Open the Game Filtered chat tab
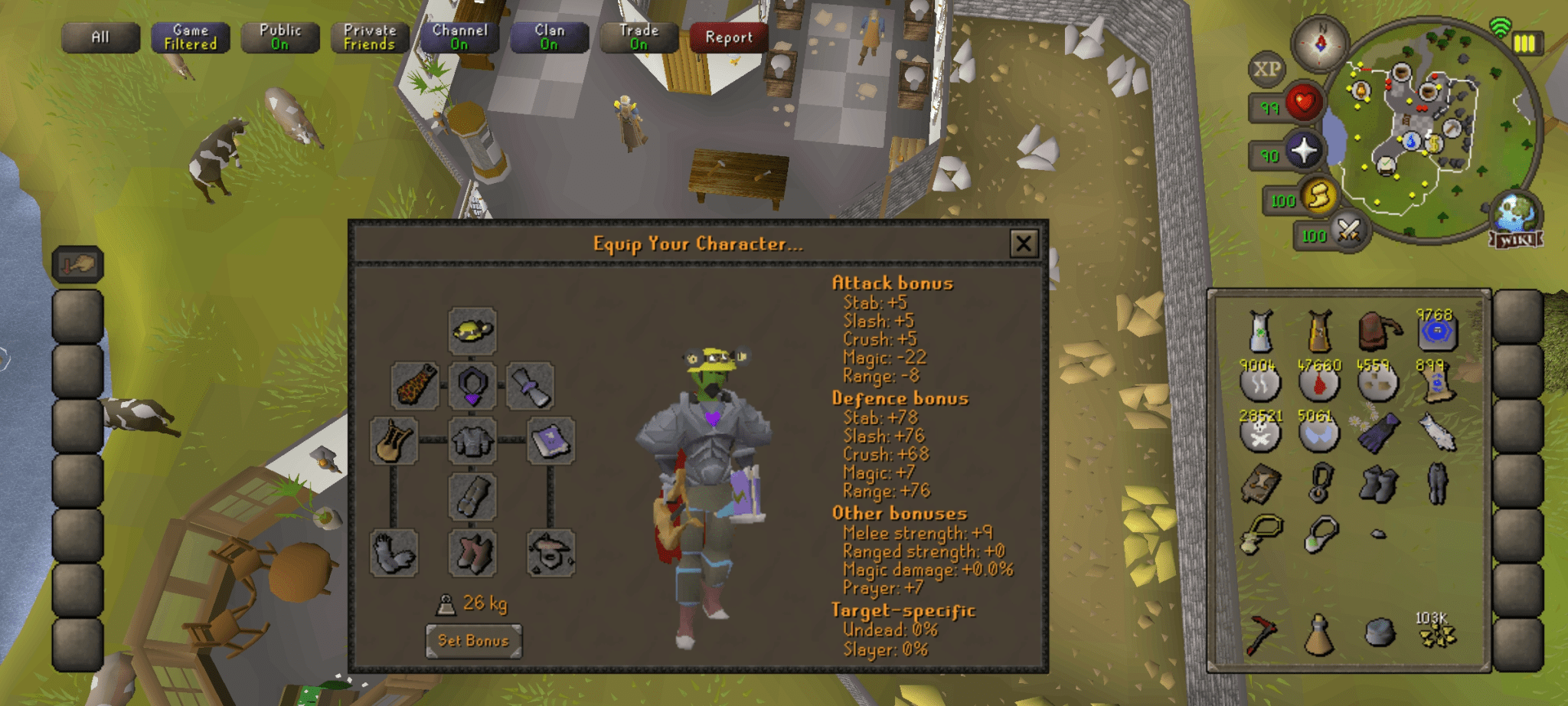This screenshot has height=706, width=1568. tap(189, 35)
